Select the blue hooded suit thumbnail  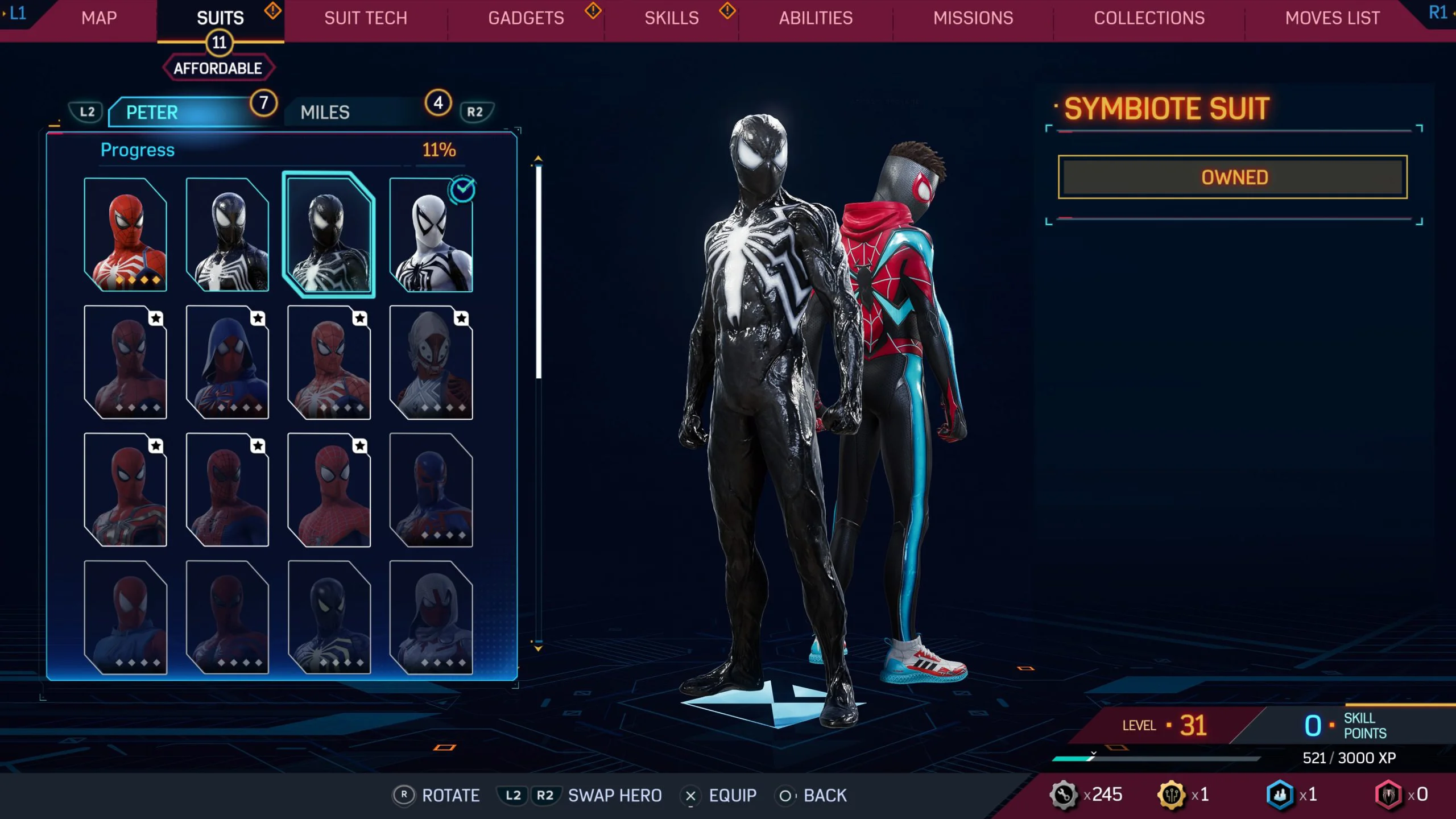click(227, 362)
